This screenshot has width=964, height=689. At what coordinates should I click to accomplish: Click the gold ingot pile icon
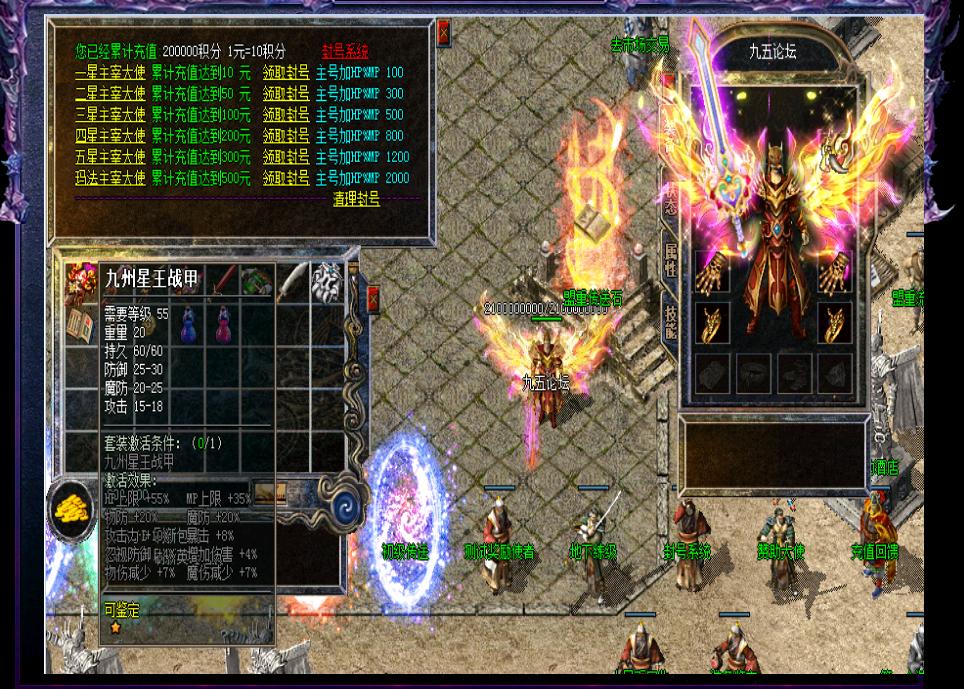pos(70,507)
